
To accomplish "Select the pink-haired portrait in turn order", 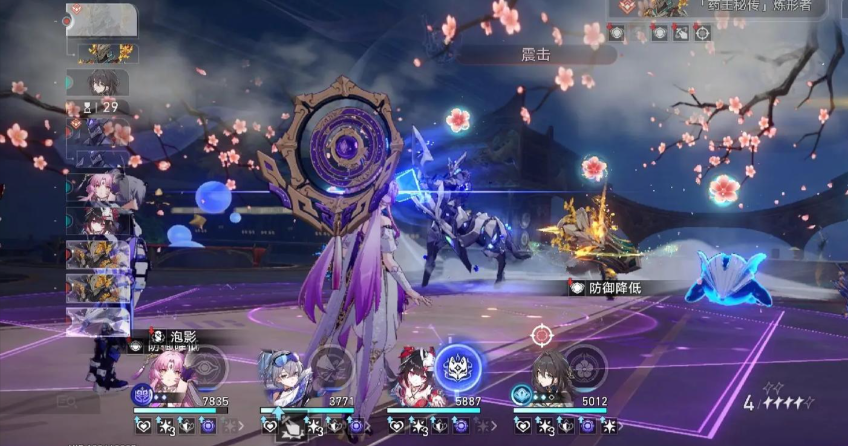I will pyautogui.click(x=98, y=186).
